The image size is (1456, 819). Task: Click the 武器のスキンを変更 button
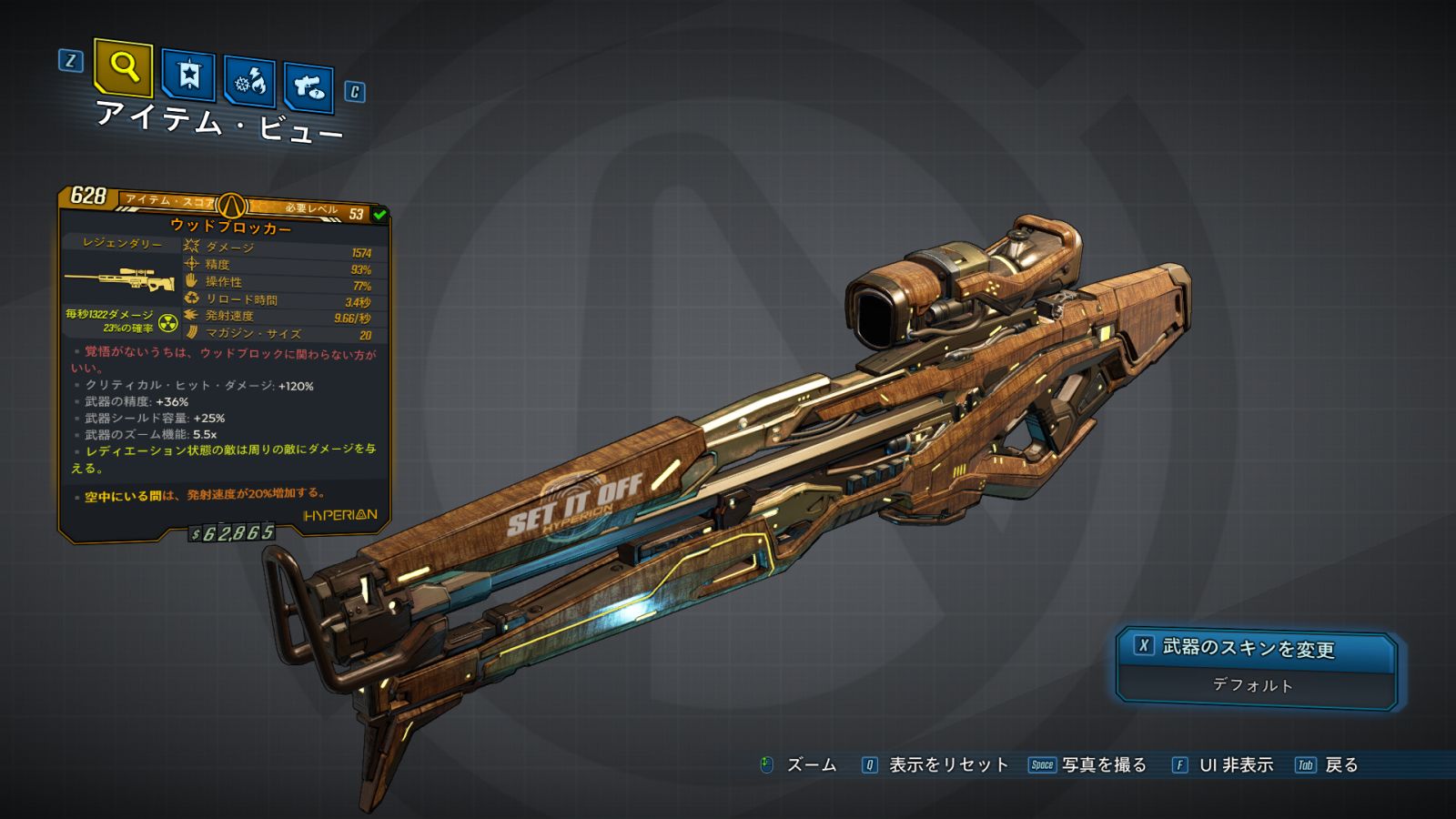tap(1256, 648)
